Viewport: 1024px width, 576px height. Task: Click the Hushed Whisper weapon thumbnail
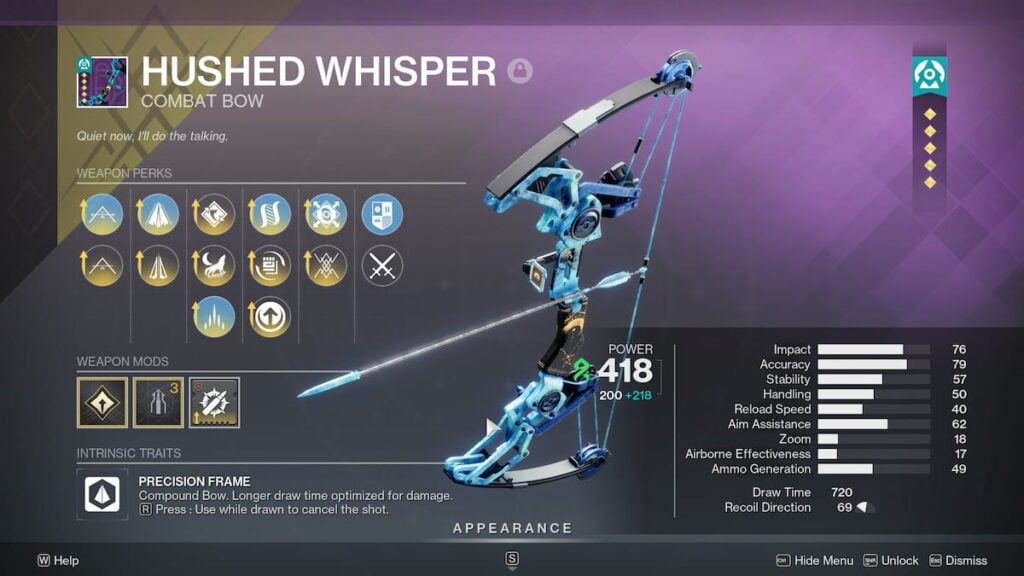102,82
